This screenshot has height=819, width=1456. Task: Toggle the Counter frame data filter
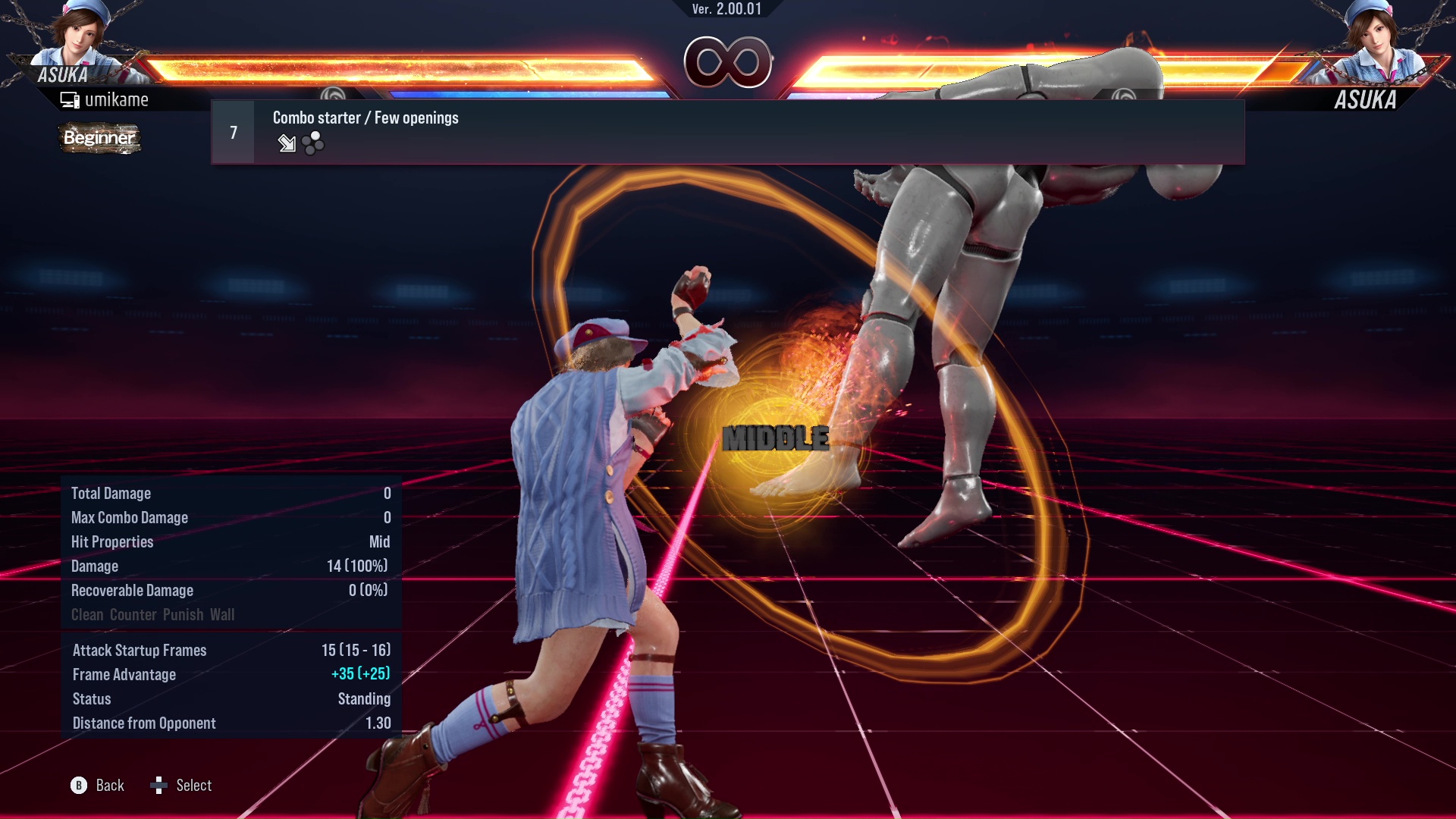[x=133, y=614]
